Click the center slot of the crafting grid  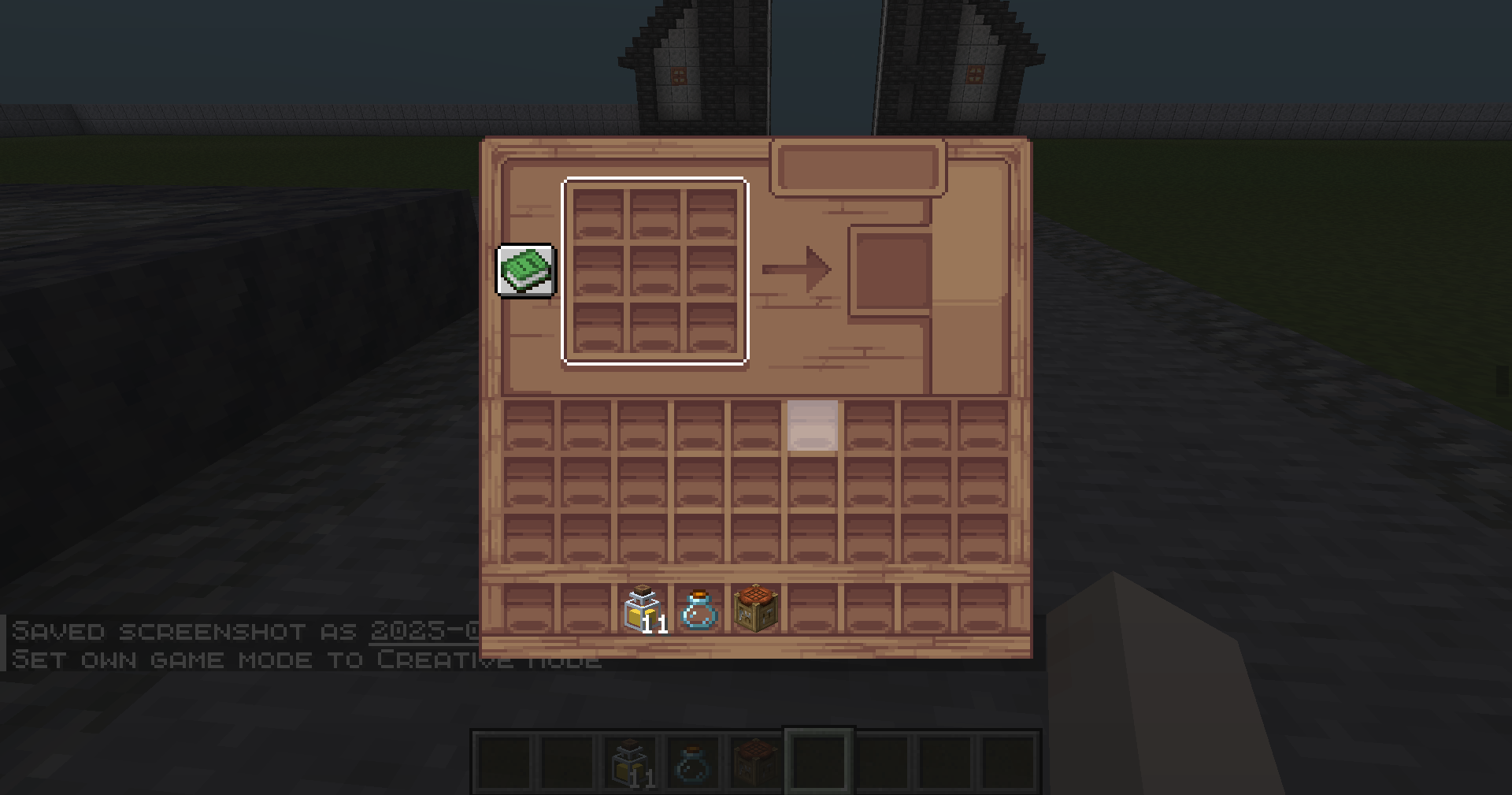655,271
